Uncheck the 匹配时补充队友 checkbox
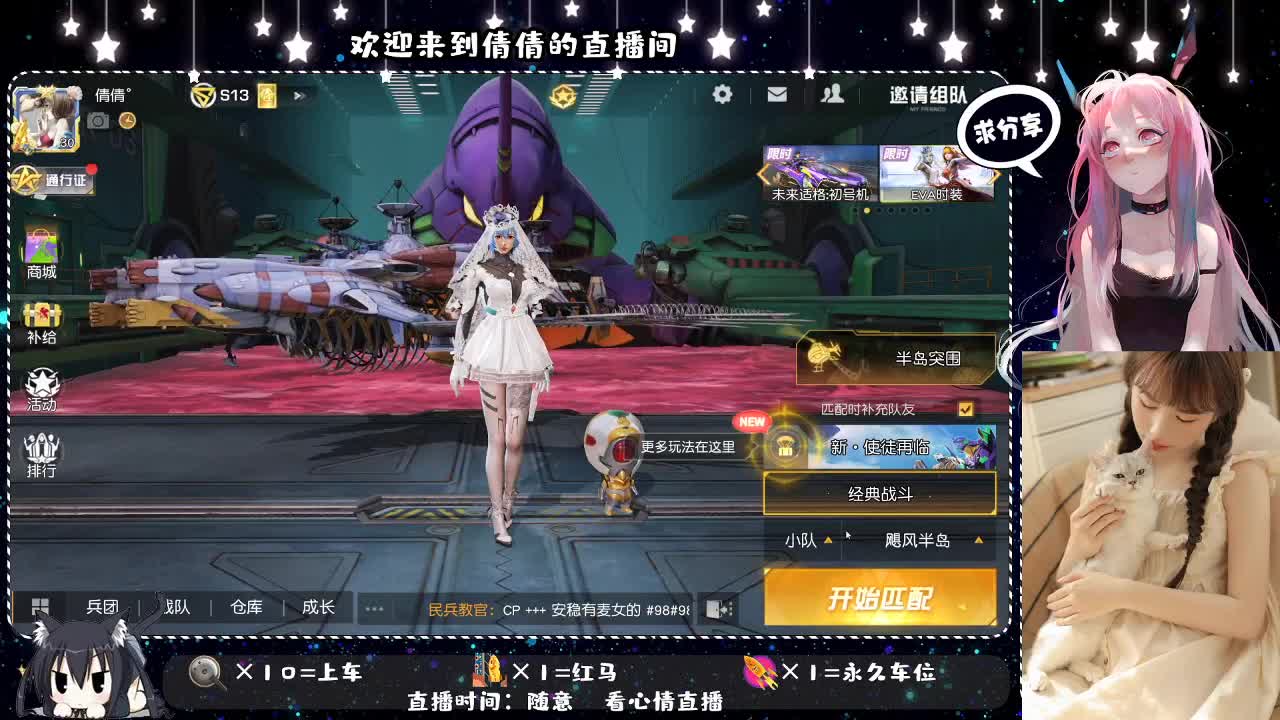This screenshot has height=720, width=1280. click(965, 408)
